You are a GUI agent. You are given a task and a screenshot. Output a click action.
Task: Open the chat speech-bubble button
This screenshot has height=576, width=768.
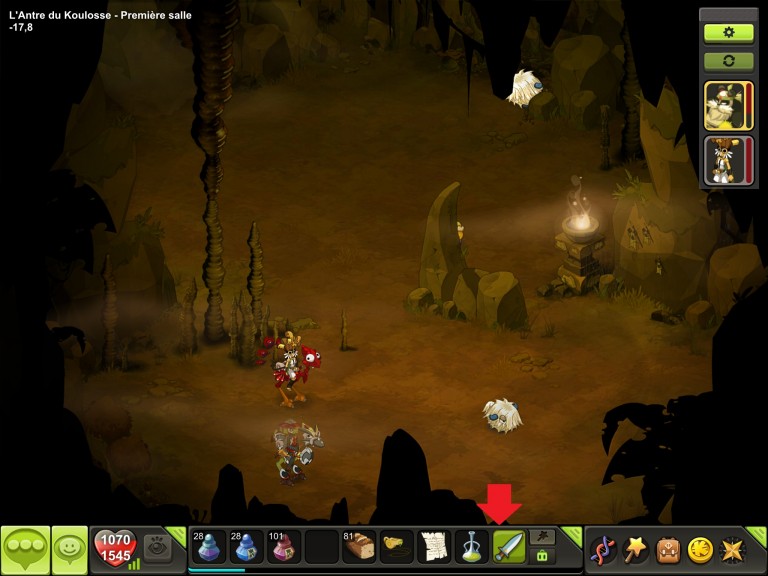point(24,549)
